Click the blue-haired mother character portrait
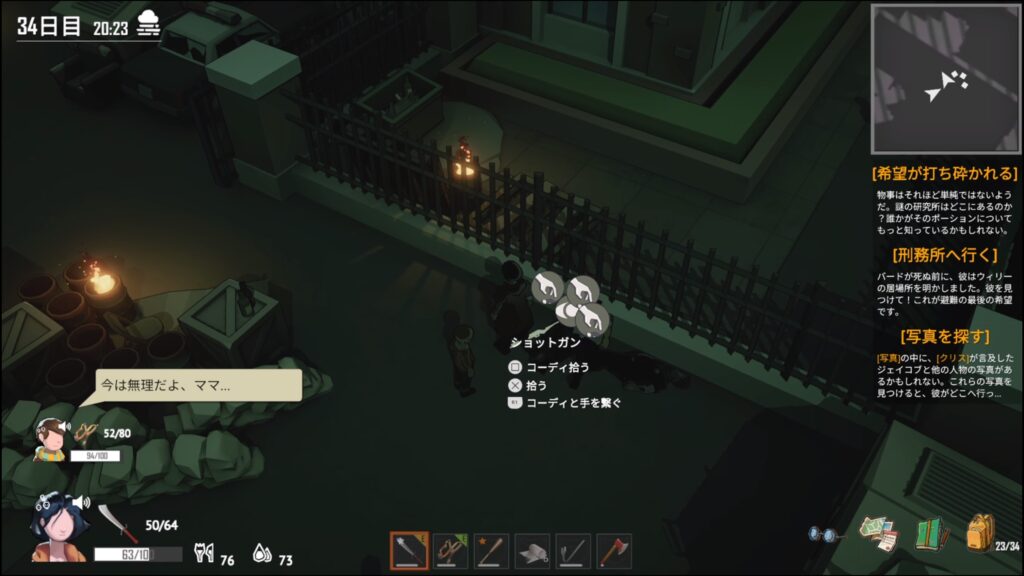Image resolution: width=1024 pixels, height=576 pixels. coord(59,526)
